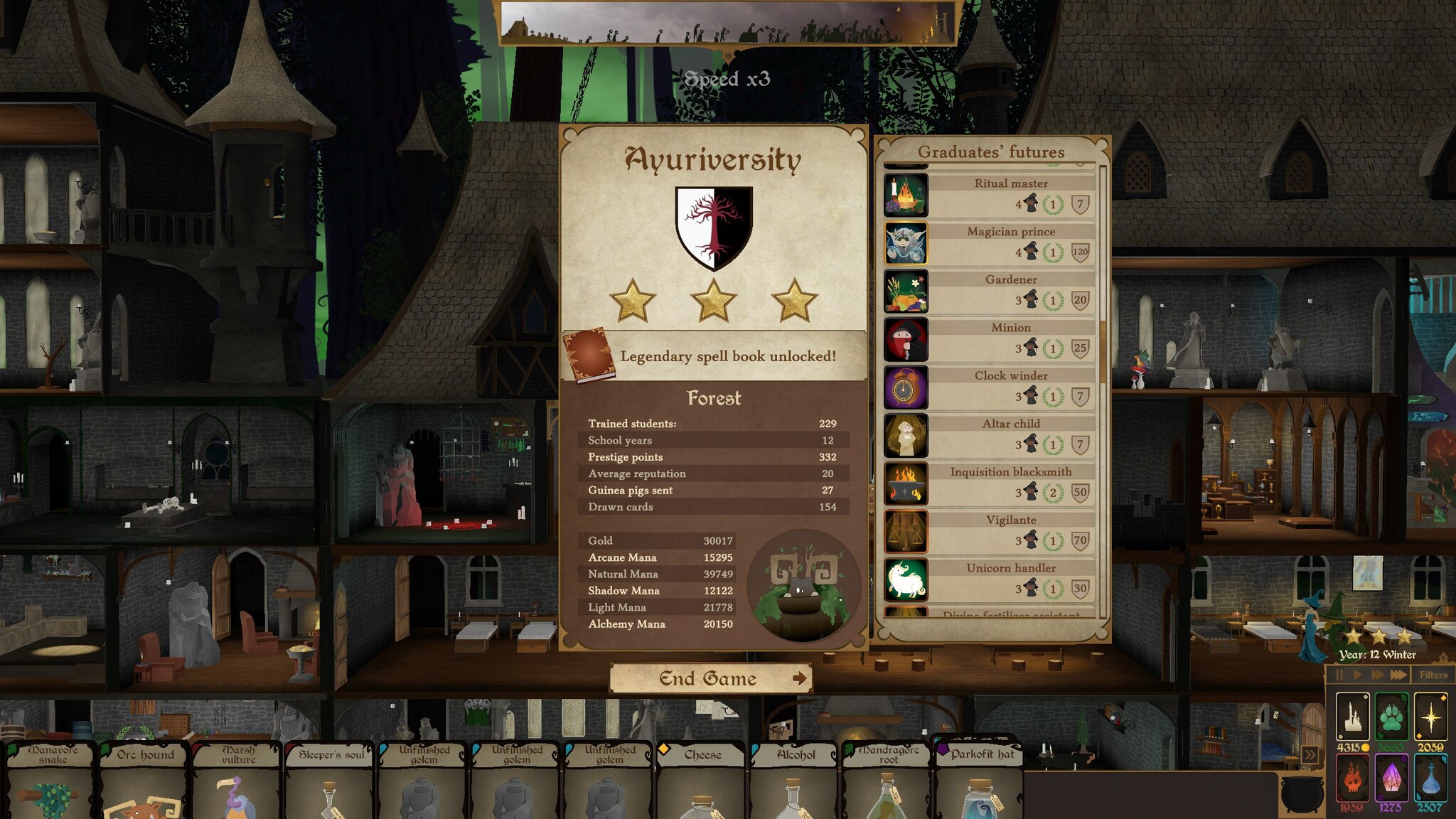Screen dimensions: 1456x819
Task: Choose the Orc hound card
Action: (145, 782)
